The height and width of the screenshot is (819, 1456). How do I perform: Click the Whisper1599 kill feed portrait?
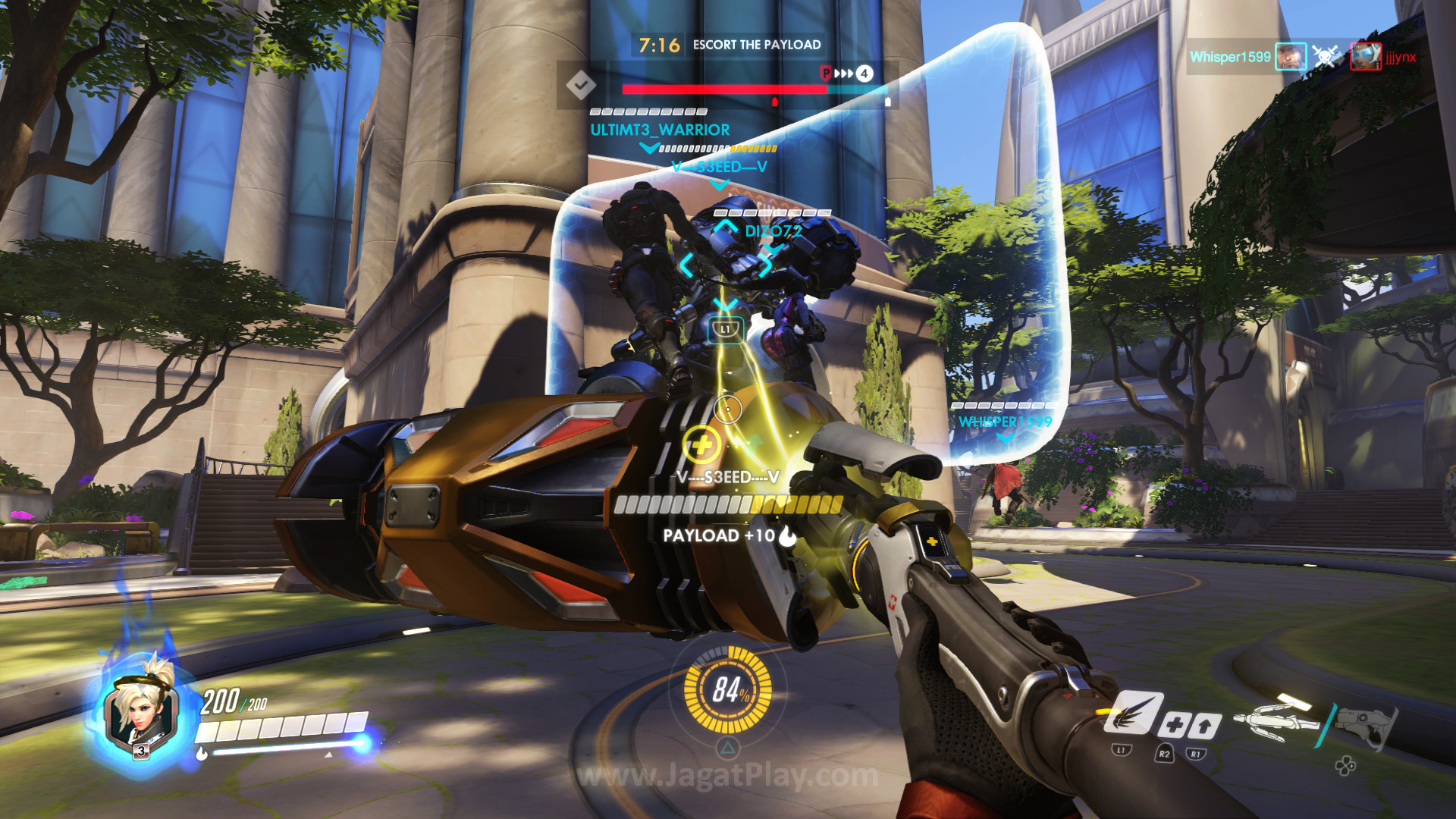pyautogui.click(x=1290, y=57)
